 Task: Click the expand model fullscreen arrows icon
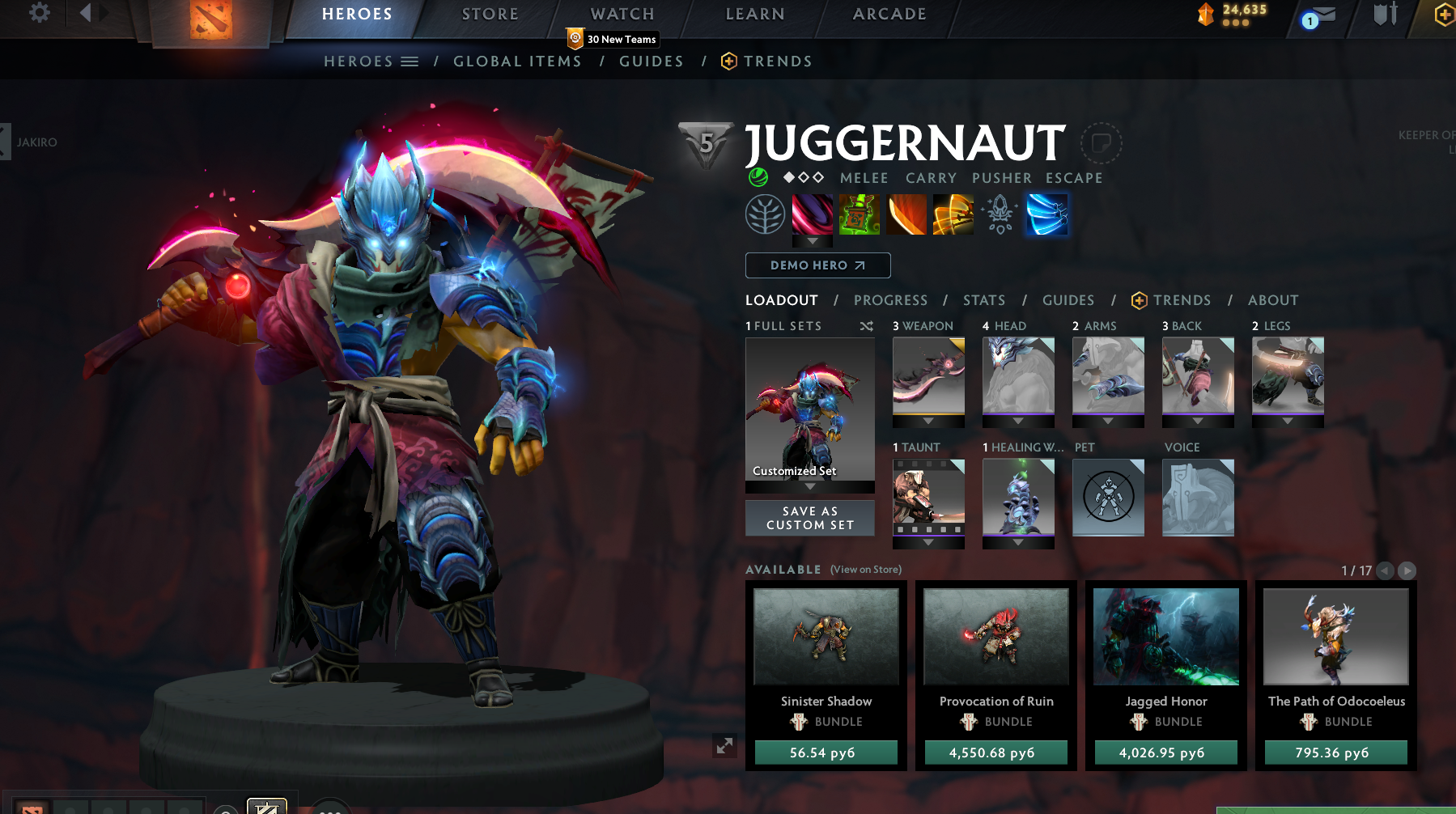(x=724, y=747)
